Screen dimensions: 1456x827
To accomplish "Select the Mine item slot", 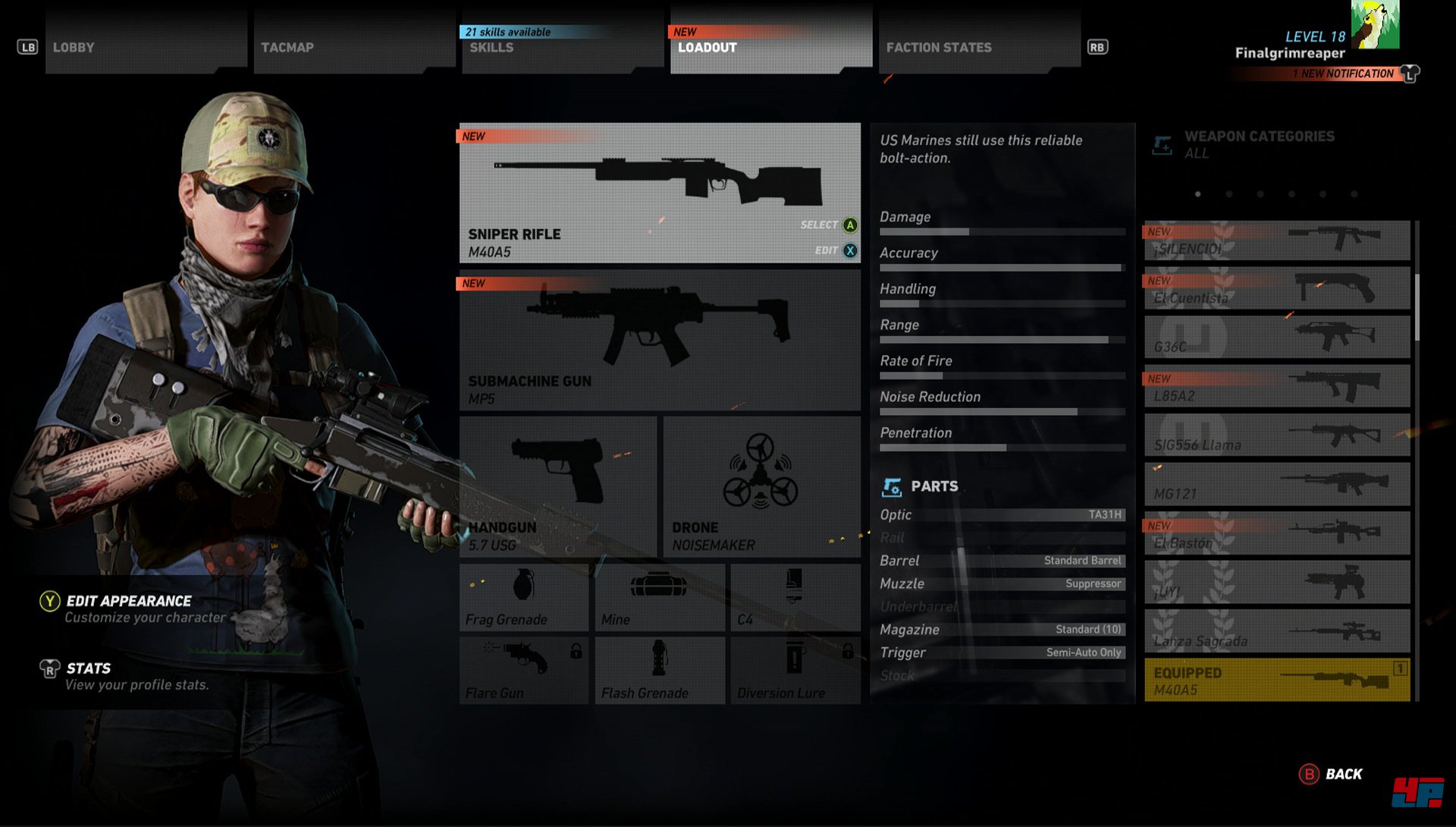I will [659, 598].
